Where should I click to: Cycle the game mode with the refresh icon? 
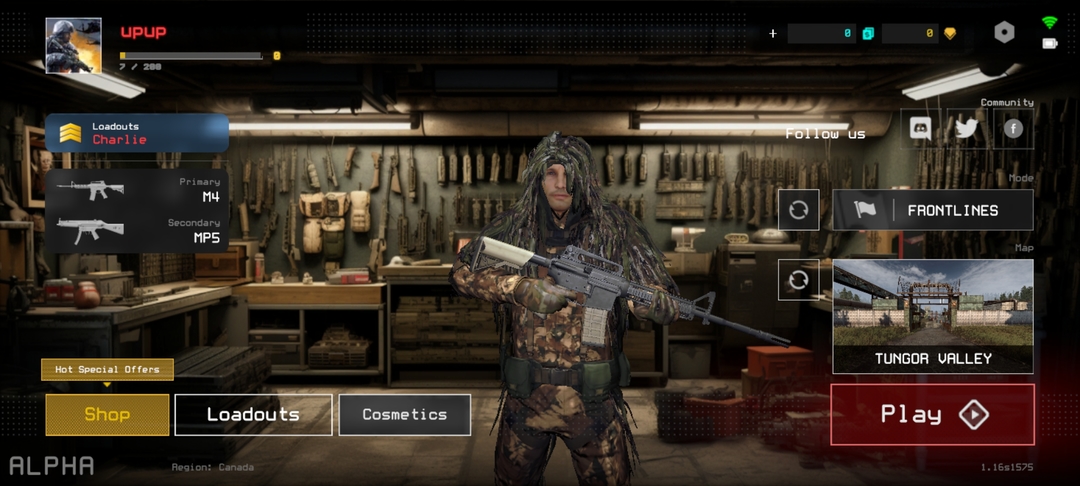coord(798,210)
